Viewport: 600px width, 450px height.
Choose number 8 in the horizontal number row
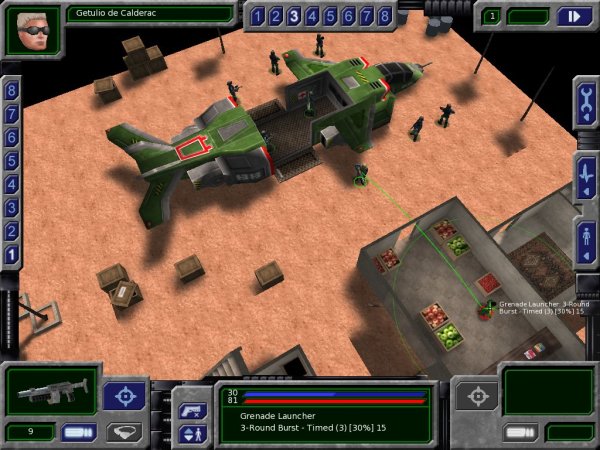384,16
